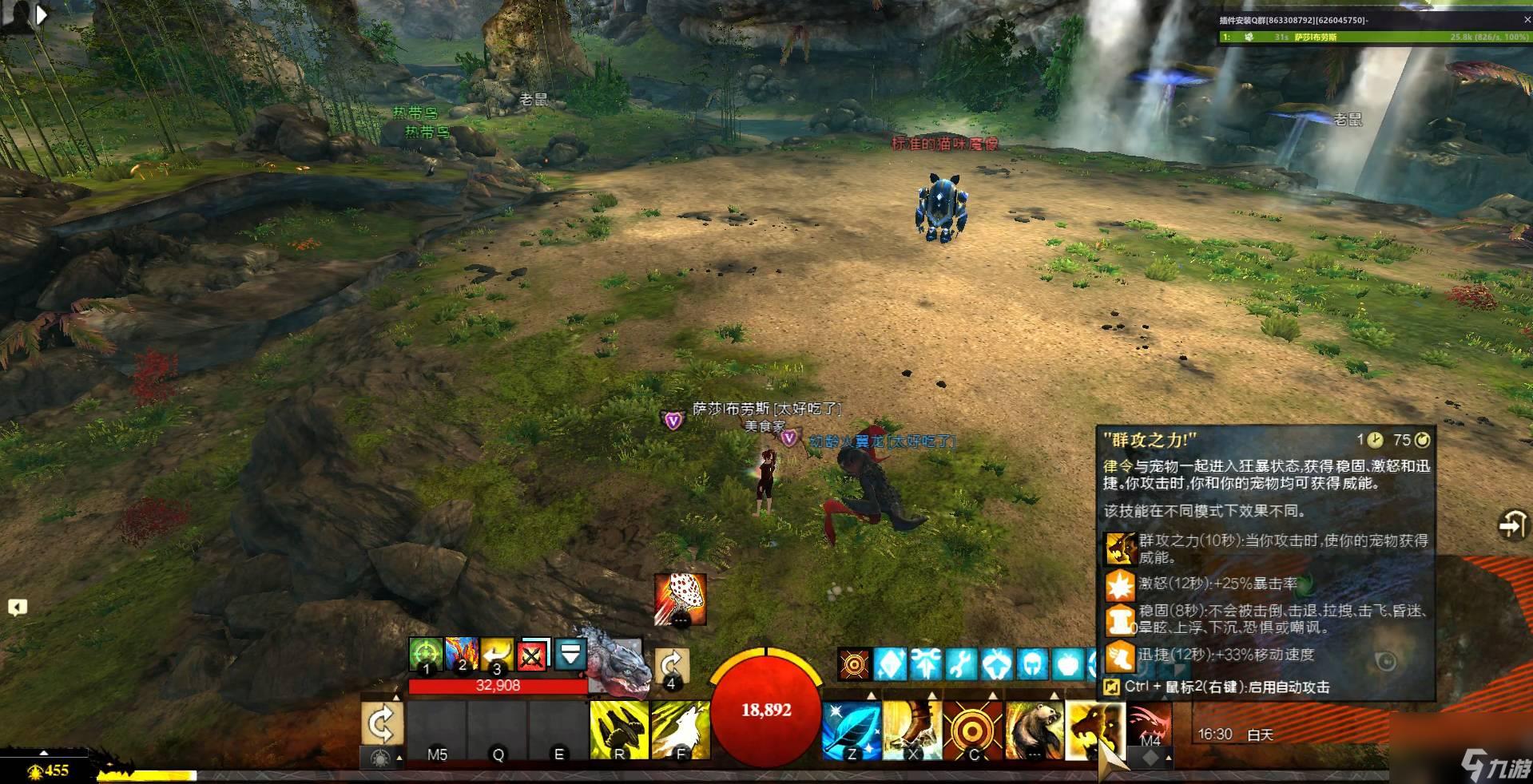Click the red dragon mount skill
1533x784 pixels.
[x=1150, y=724]
